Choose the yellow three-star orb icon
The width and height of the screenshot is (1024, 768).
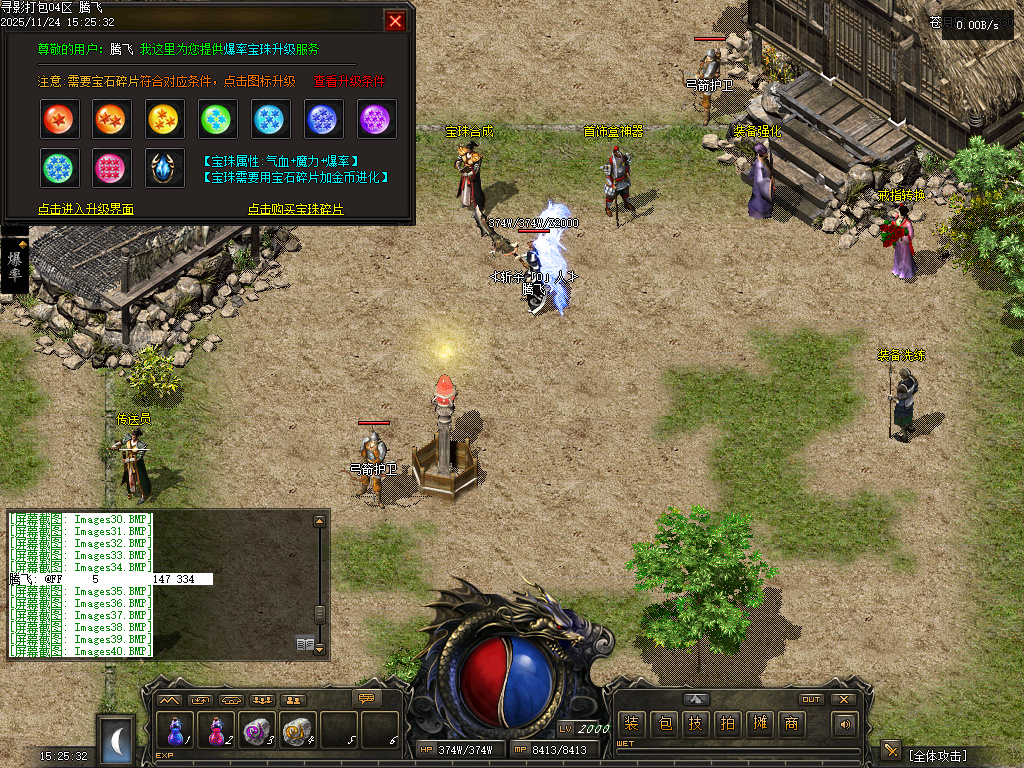coord(167,119)
